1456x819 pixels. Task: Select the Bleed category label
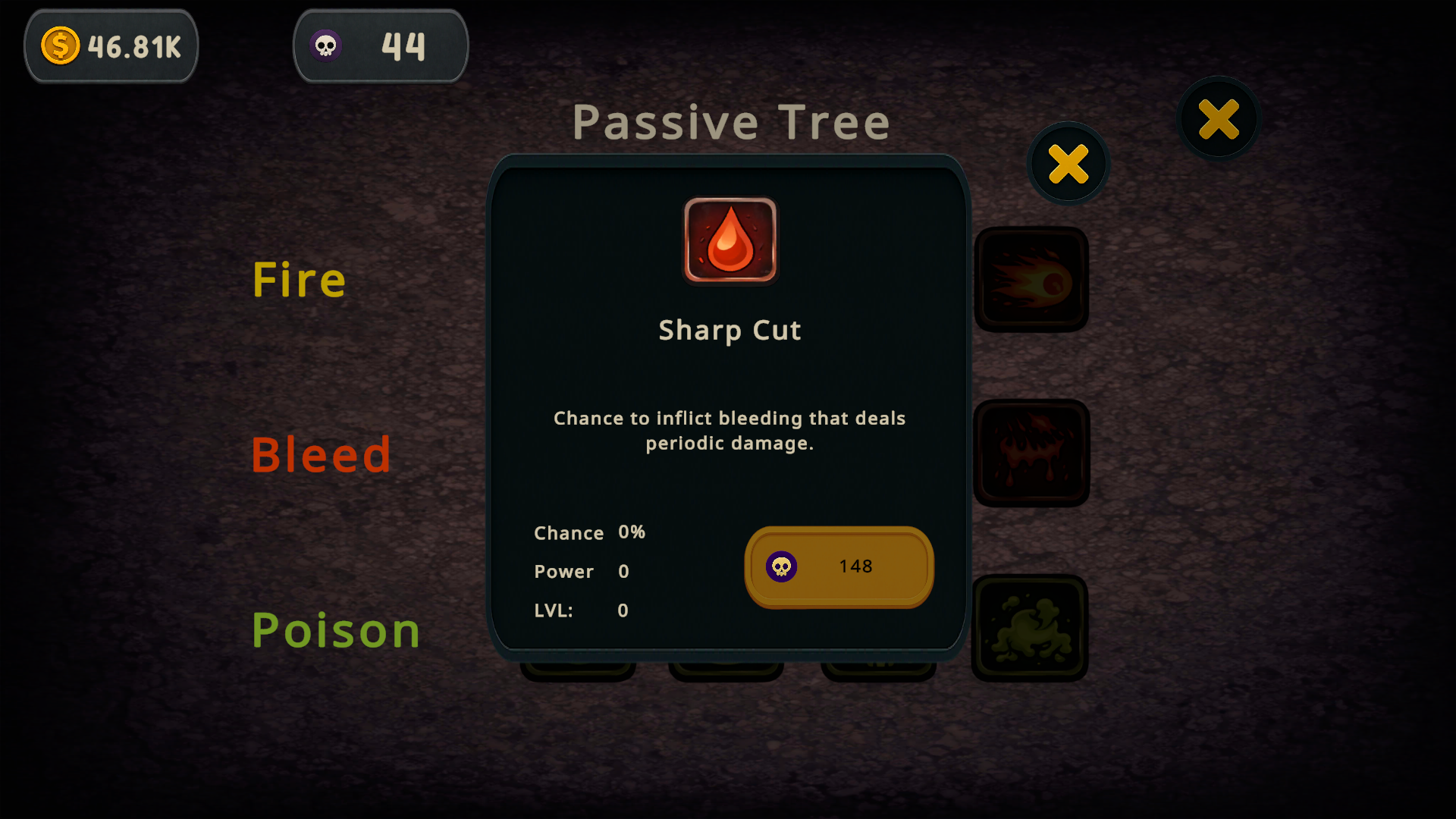click(321, 454)
